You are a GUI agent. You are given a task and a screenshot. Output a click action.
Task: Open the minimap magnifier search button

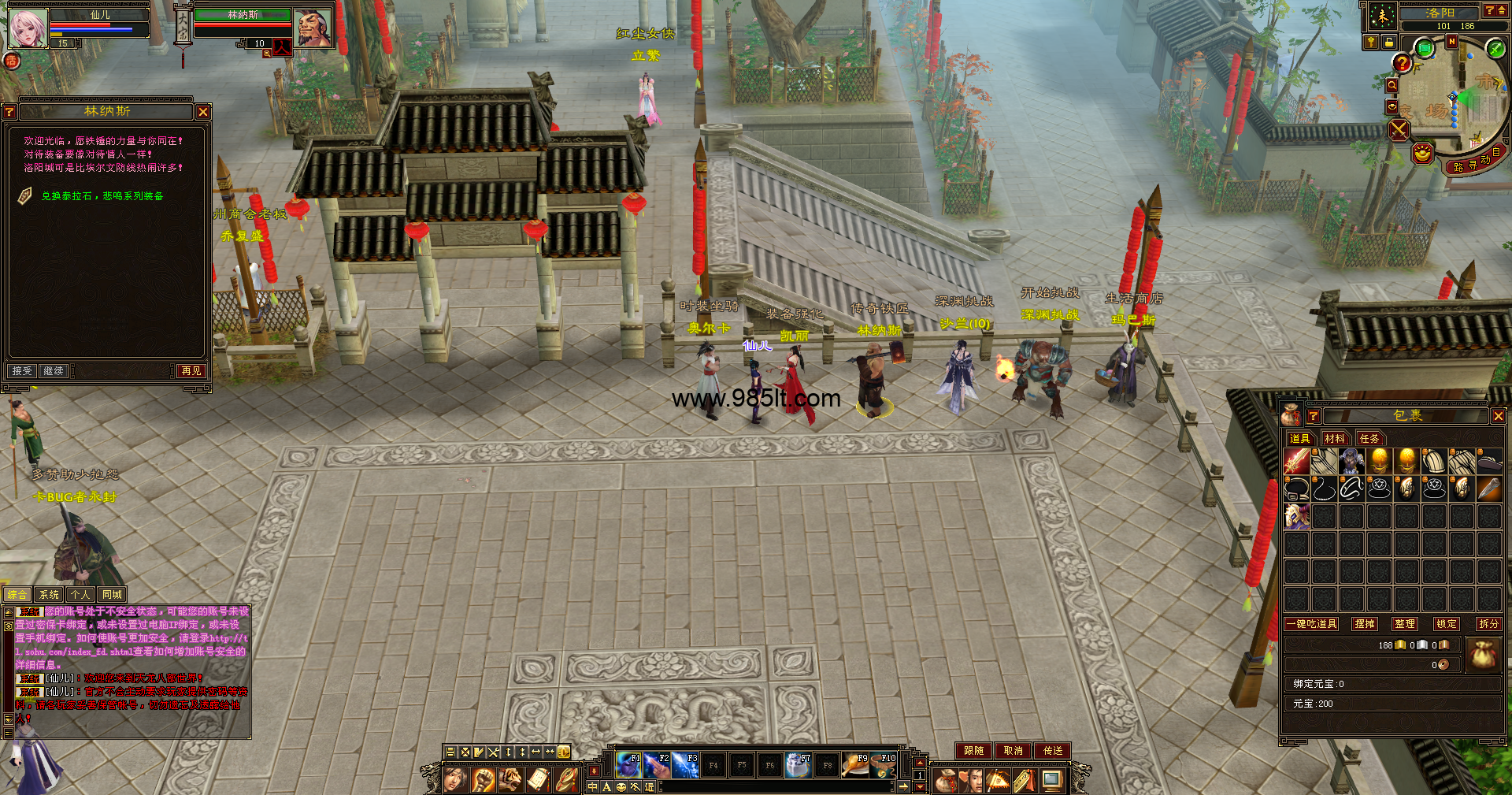tap(1392, 86)
